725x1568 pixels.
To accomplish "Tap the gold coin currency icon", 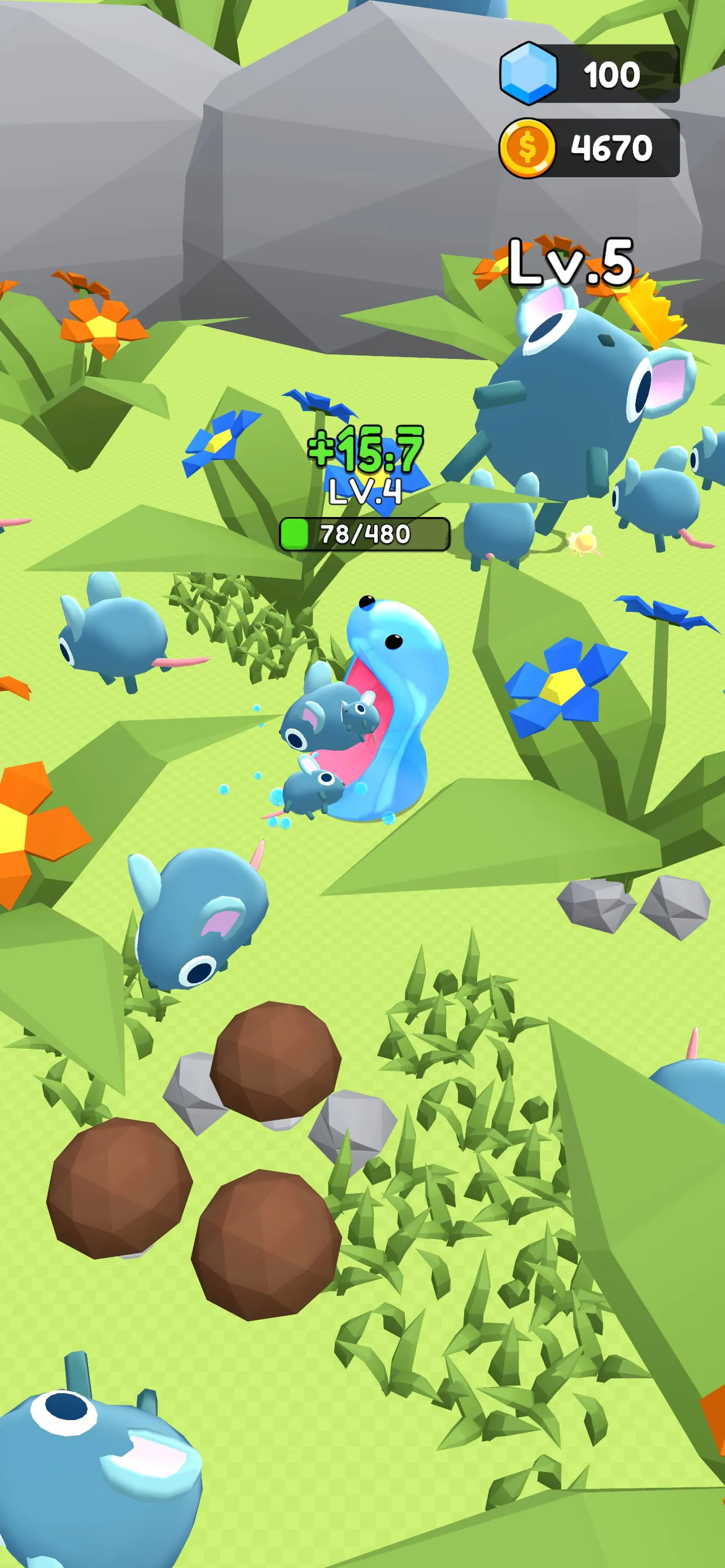I will (529, 145).
